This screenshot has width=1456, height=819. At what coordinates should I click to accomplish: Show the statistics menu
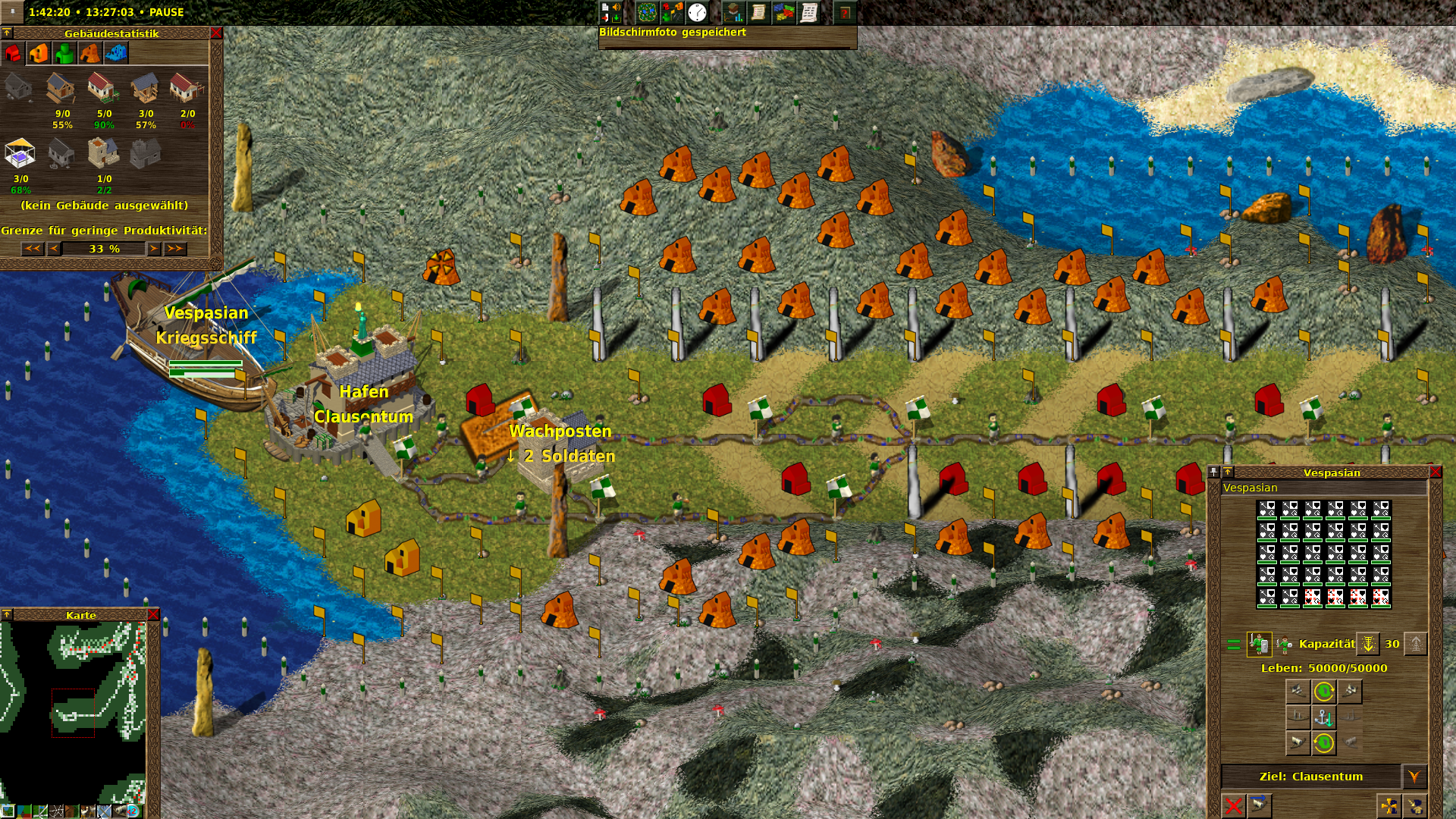tap(733, 12)
